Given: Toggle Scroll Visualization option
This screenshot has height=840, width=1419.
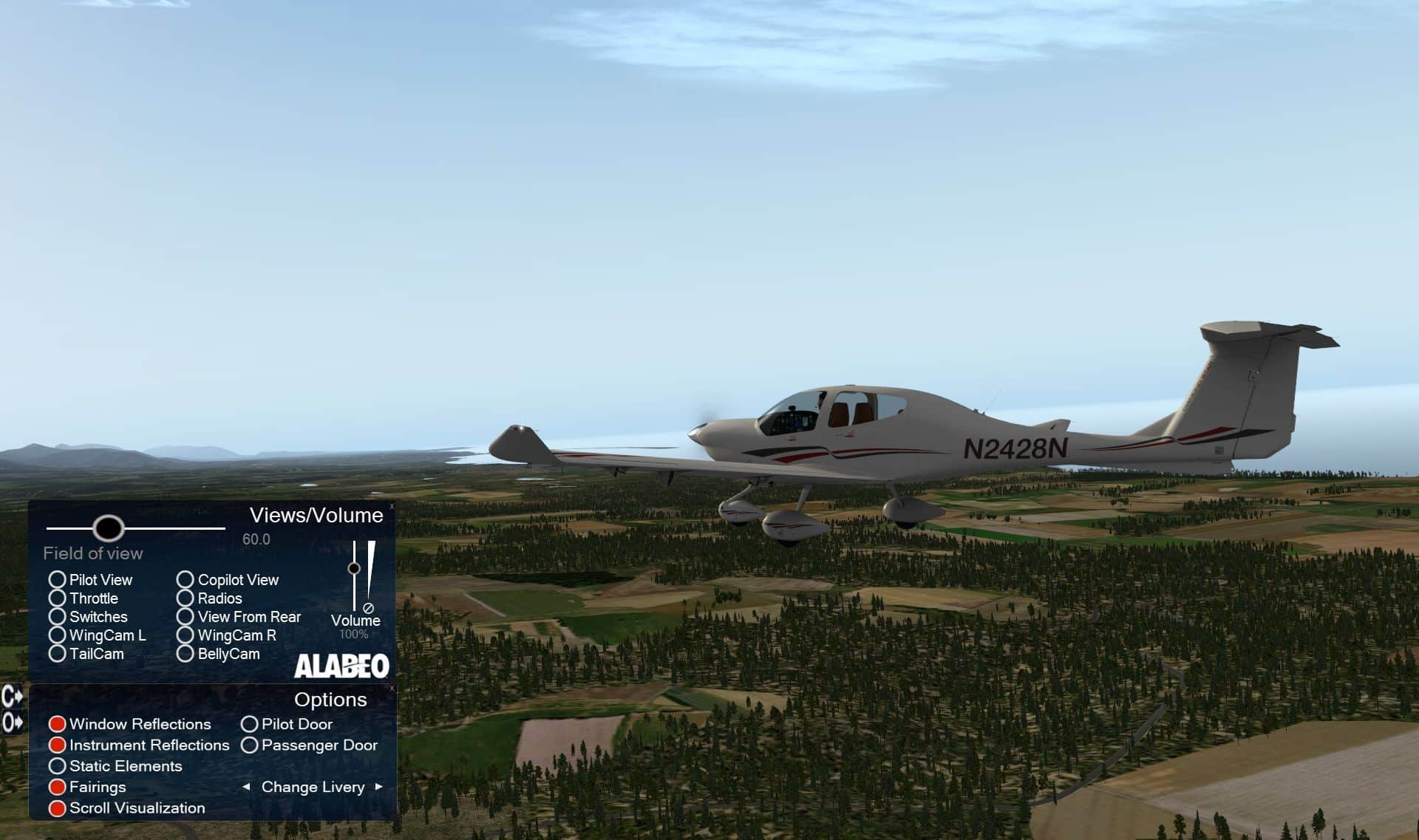Looking at the screenshot, I should coord(58,808).
